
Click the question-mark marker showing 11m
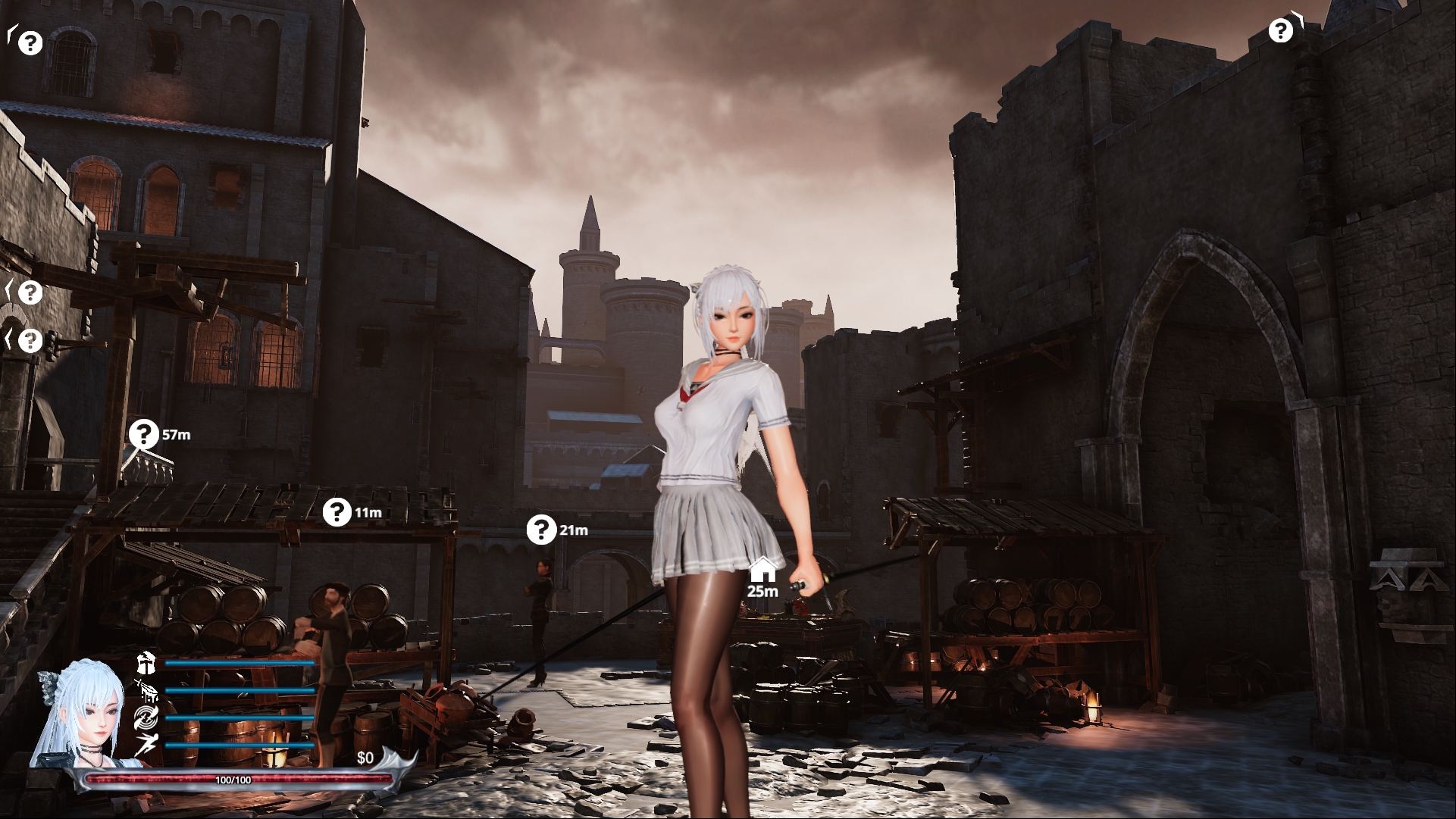337,512
